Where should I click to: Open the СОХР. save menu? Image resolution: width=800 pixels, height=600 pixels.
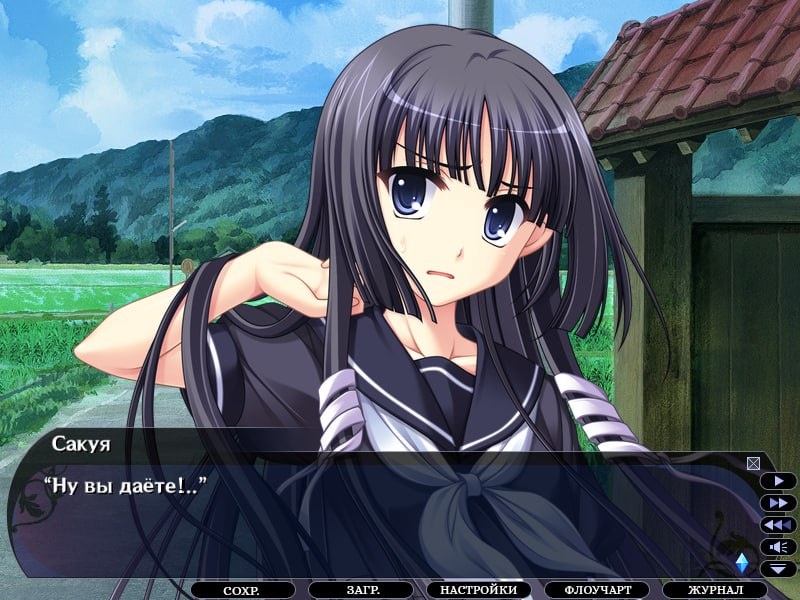coord(243,591)
